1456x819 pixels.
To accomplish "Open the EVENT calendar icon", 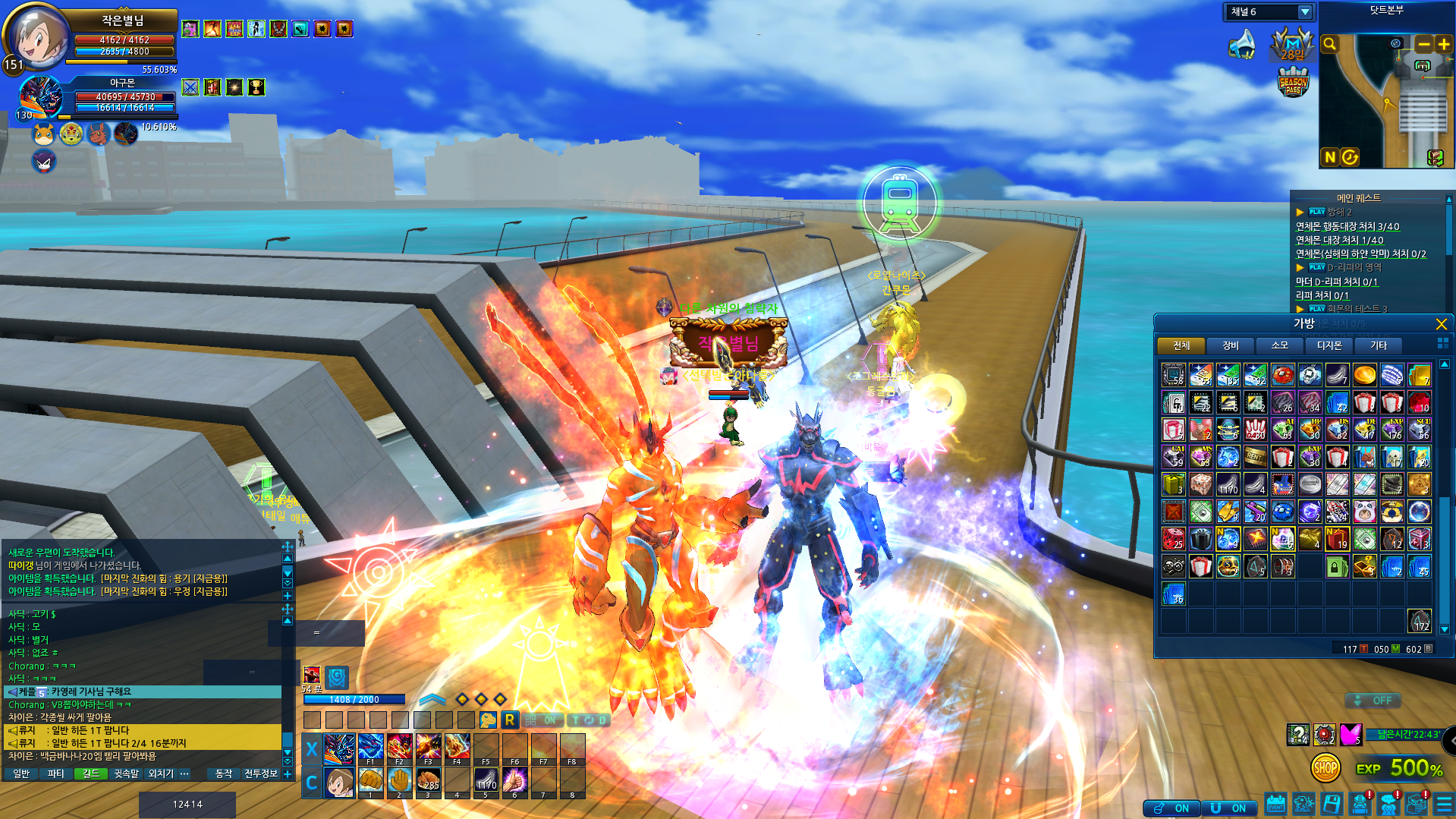I will (x=1275, y=805).
